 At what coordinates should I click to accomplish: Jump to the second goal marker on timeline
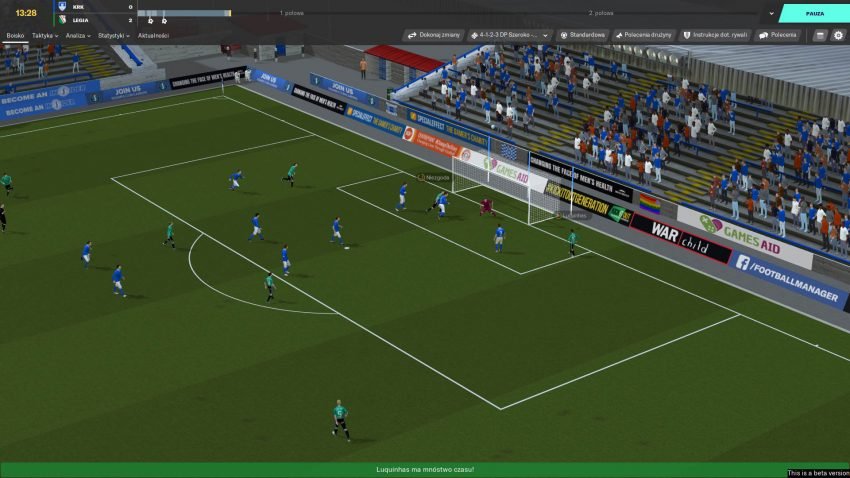[164, 19]
